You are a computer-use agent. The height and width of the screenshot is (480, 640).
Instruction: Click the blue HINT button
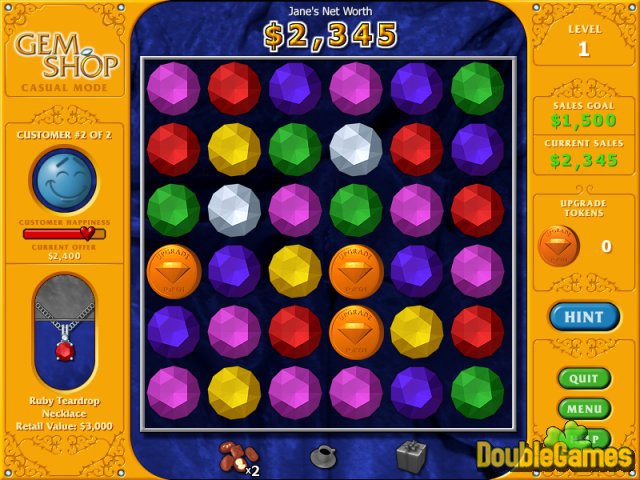584,317
